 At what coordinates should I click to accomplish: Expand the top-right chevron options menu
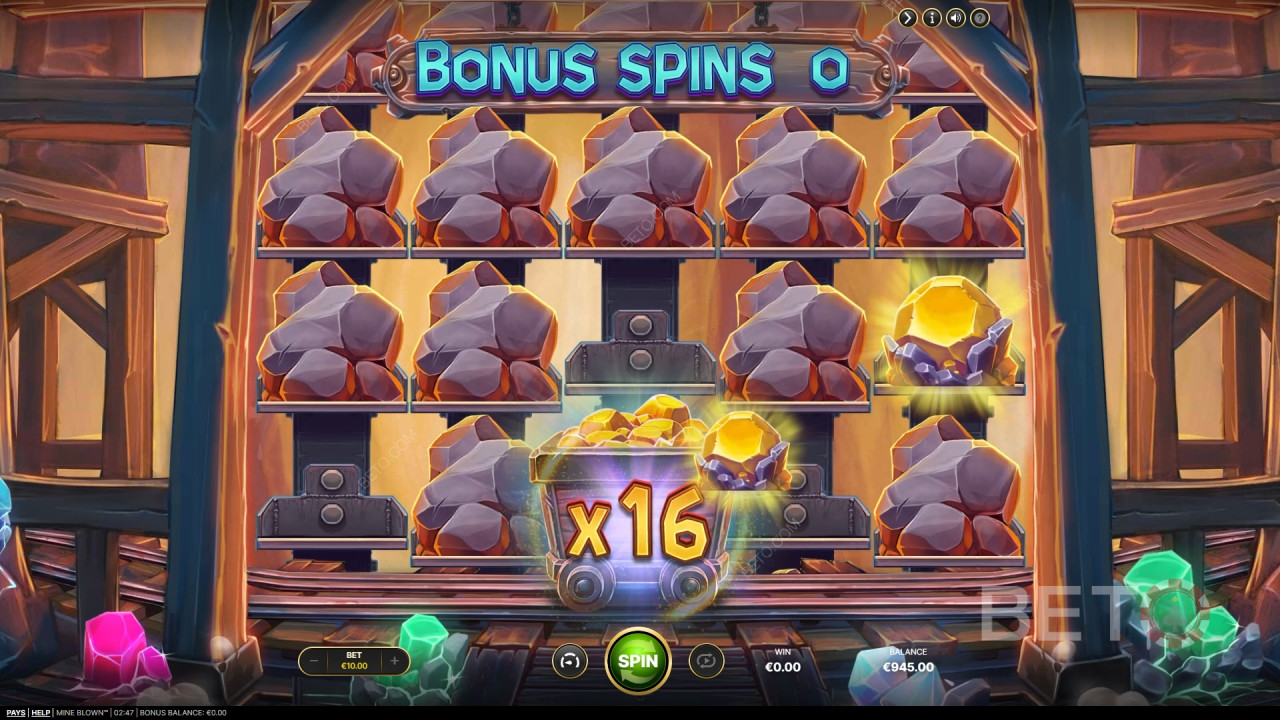click(908, 18)
